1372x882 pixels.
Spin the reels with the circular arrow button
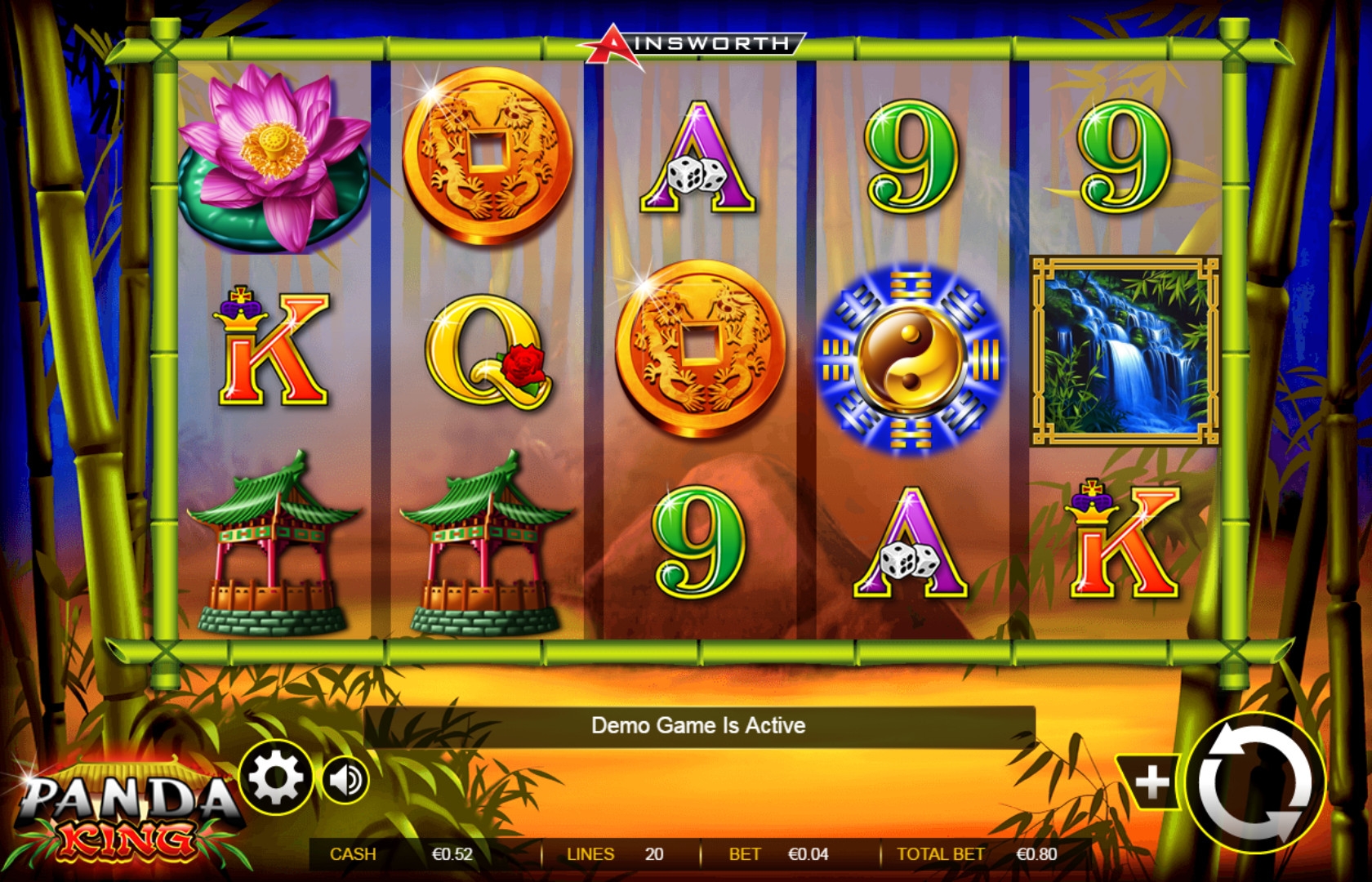pyautogui.click(x=1255, y=784)
